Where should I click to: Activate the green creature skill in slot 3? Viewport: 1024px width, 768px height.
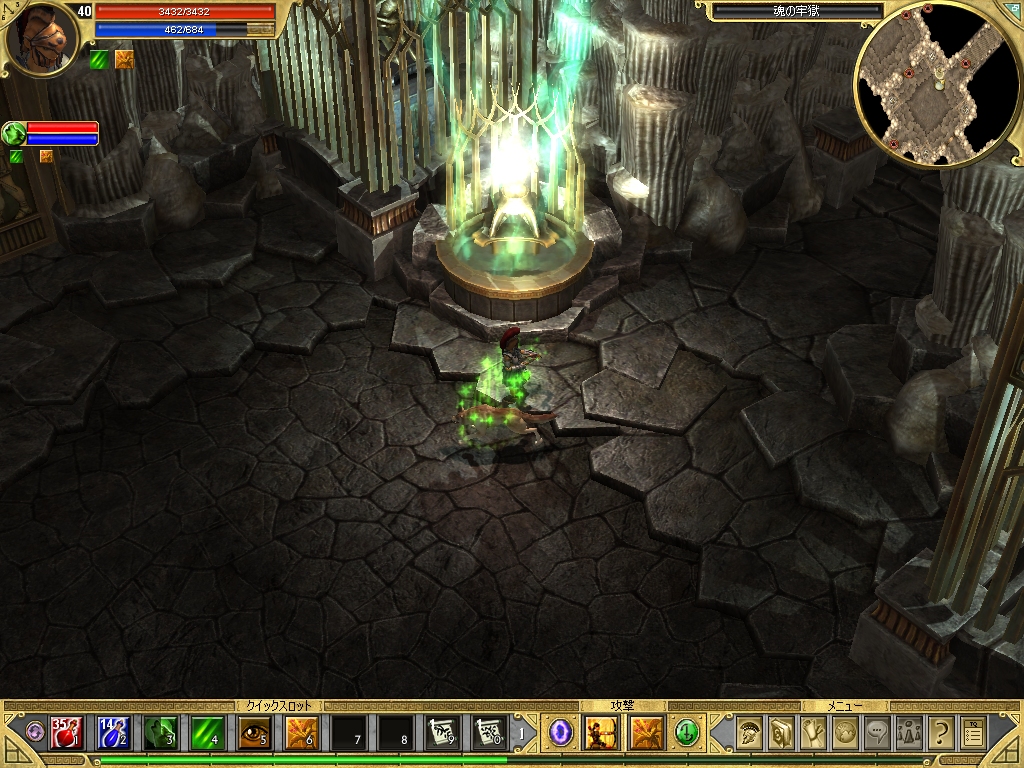160,733
